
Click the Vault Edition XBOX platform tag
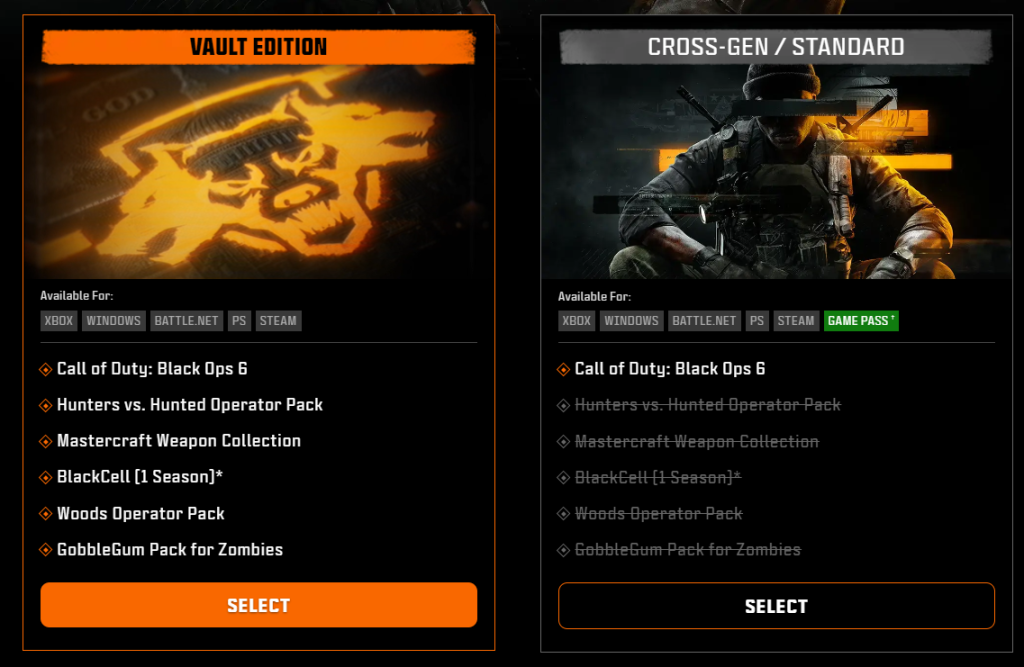58,321
